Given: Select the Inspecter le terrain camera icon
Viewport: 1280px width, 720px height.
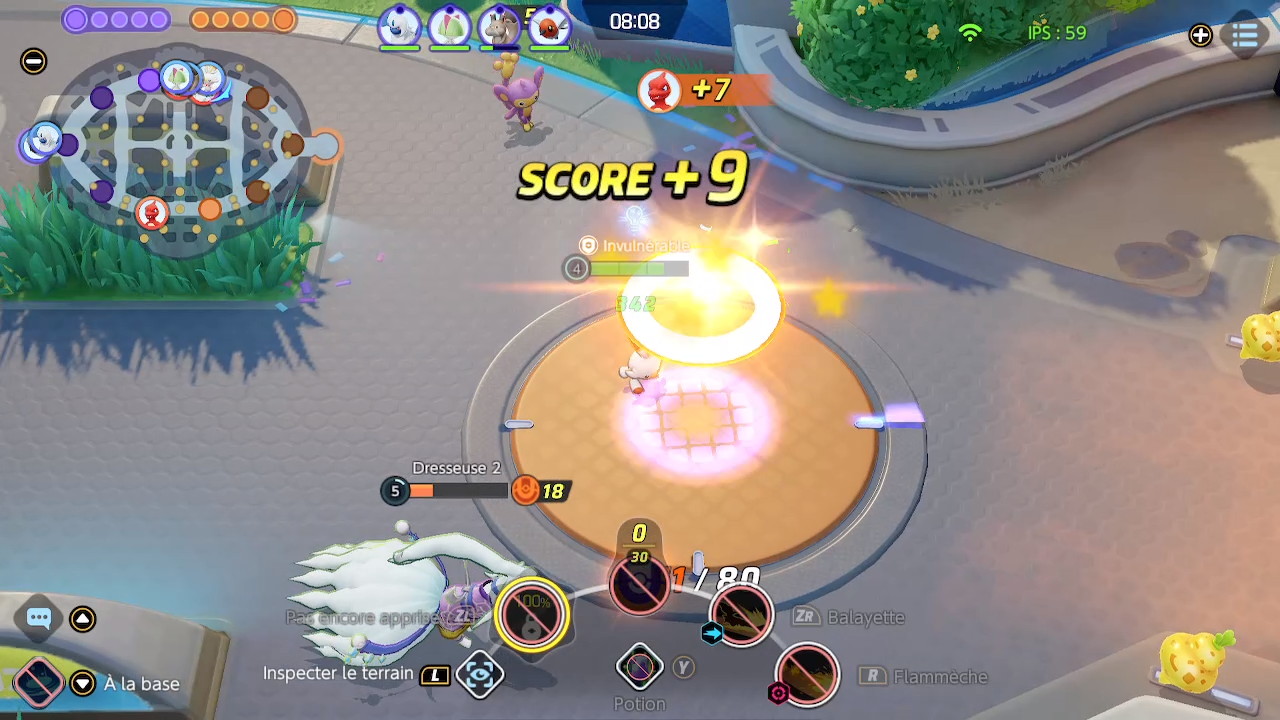Looking at the screenshot, I should point(479,675).
